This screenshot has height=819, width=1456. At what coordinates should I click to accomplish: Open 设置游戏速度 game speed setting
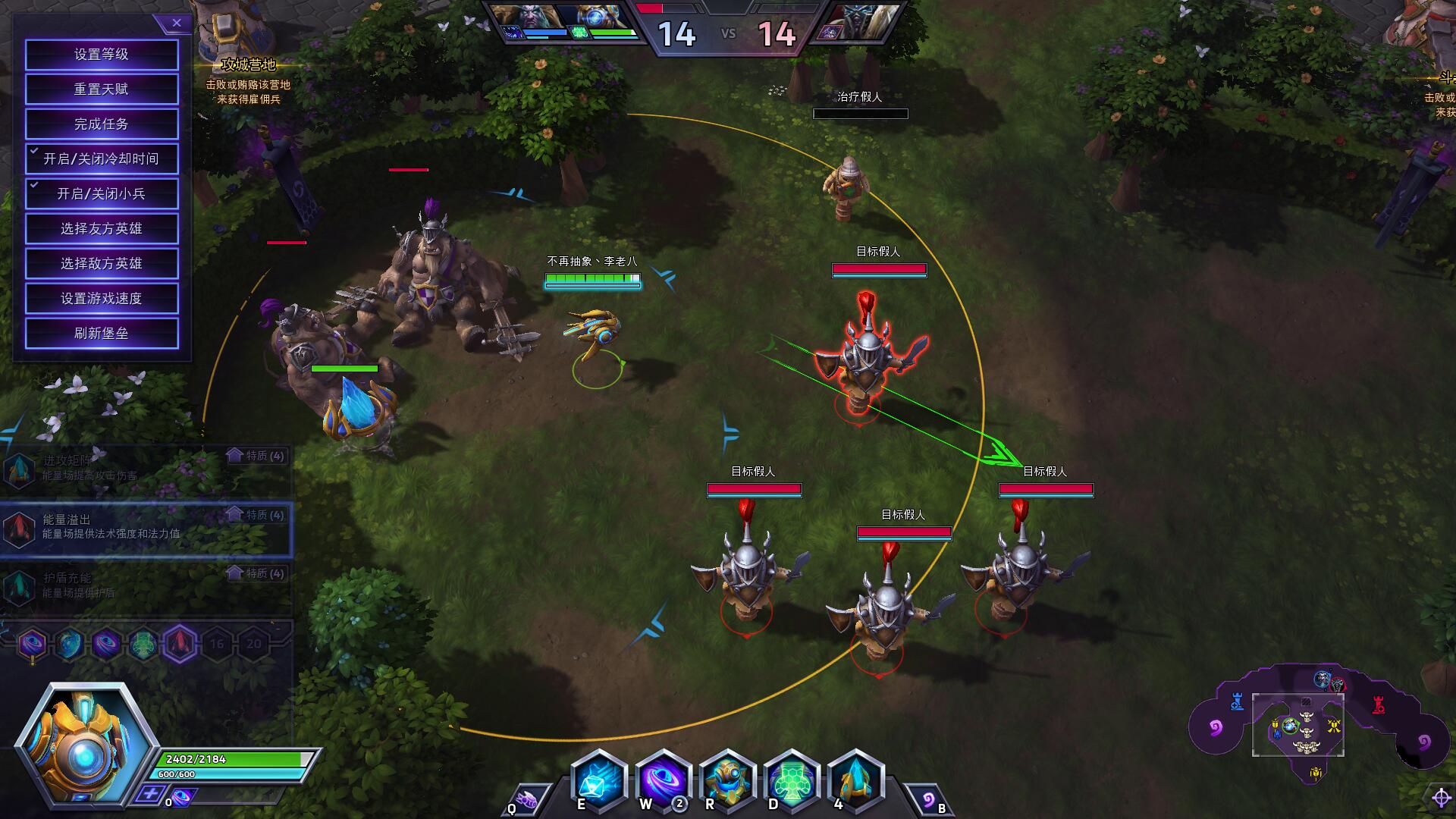[102, 299]
